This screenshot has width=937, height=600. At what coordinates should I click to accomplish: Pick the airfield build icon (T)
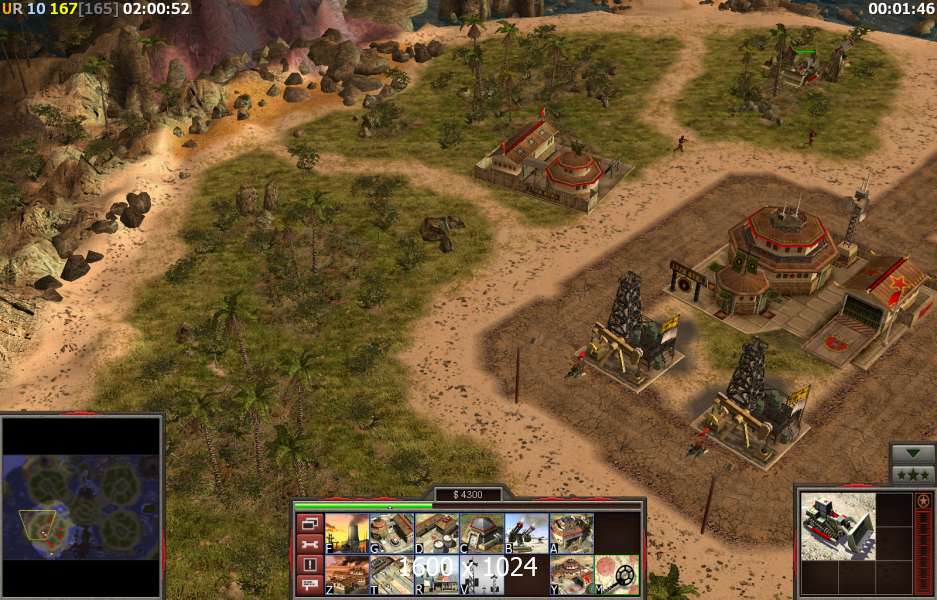(x=391, y=575)
